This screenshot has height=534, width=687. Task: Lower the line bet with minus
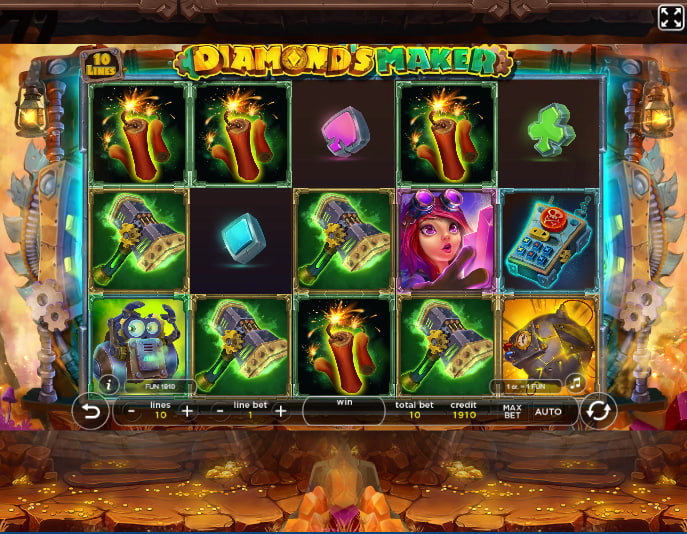tap(220, 411)
